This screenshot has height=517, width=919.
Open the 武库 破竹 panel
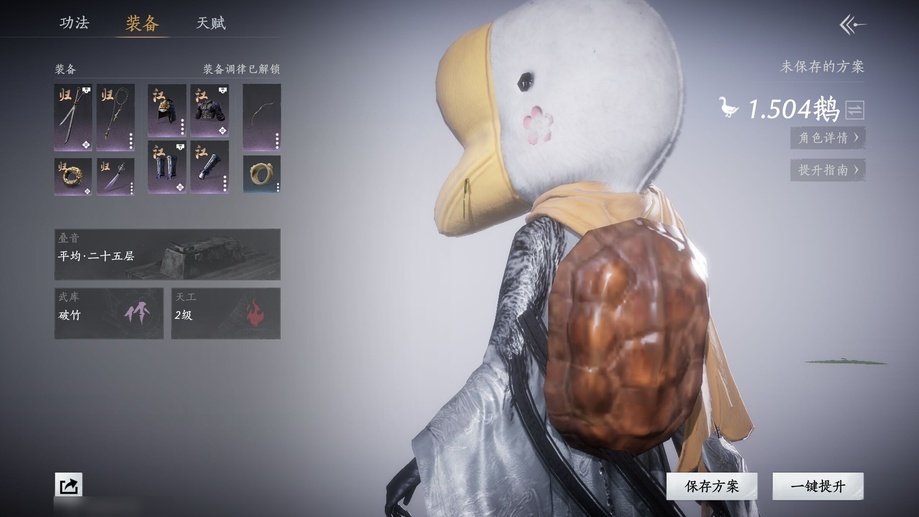tap(109, 313)
